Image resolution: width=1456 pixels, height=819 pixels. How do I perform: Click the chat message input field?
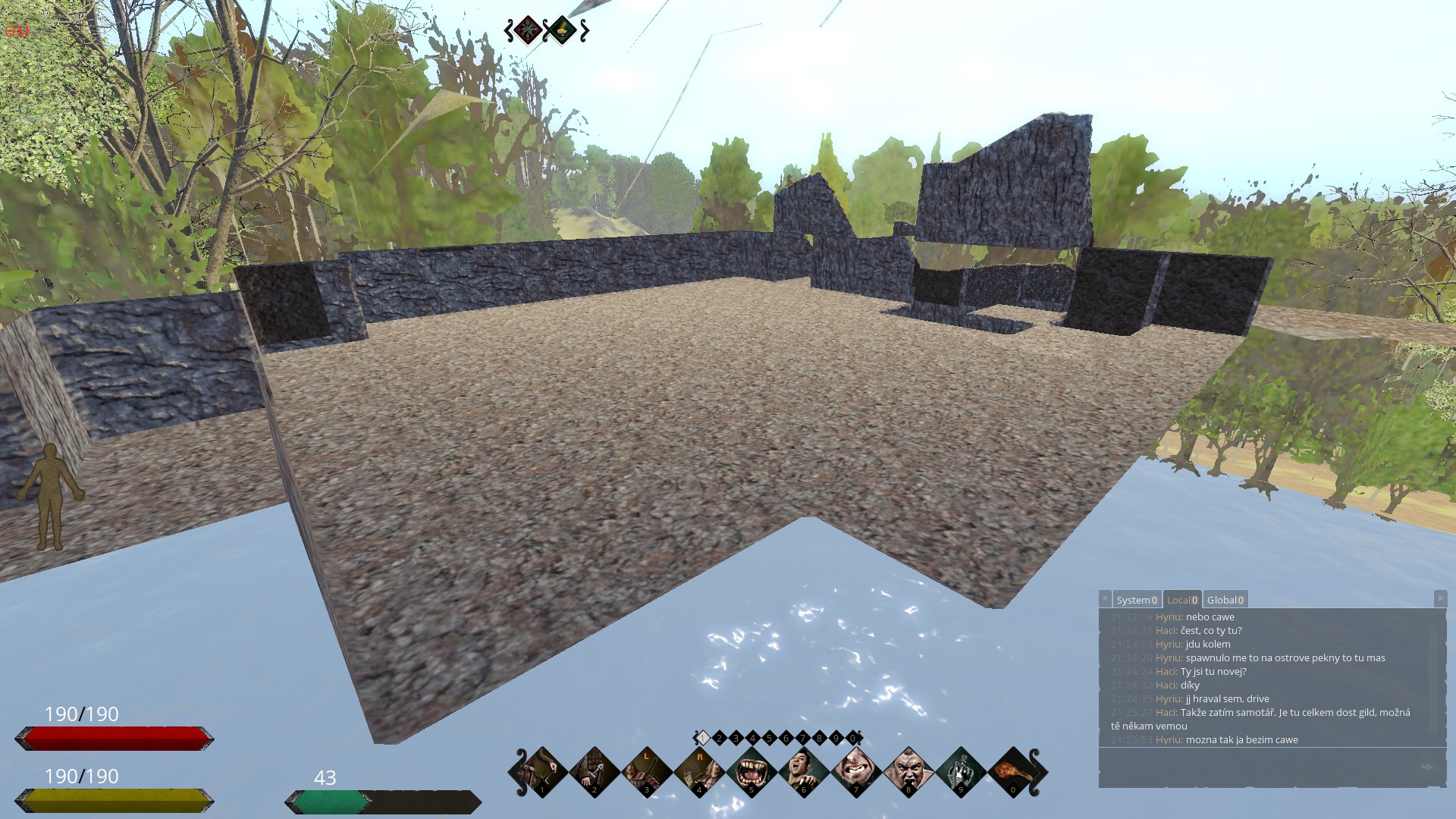(1259, 767)
